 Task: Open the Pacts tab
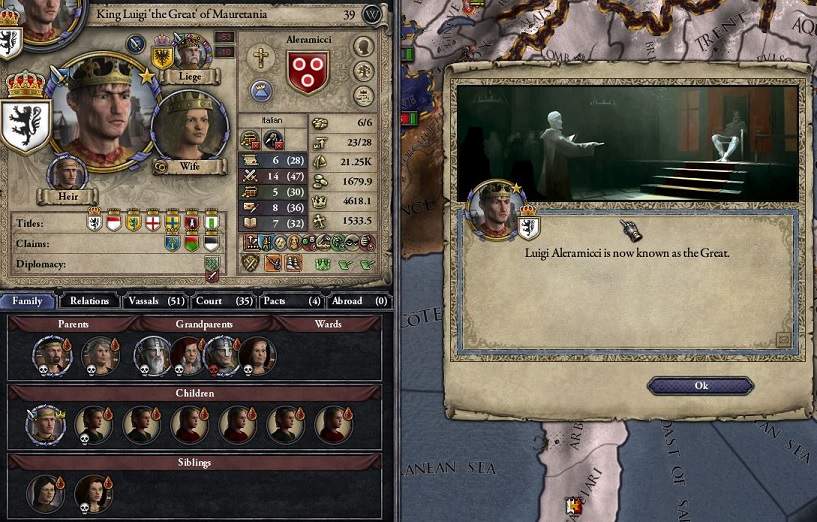tap(290, 300)
